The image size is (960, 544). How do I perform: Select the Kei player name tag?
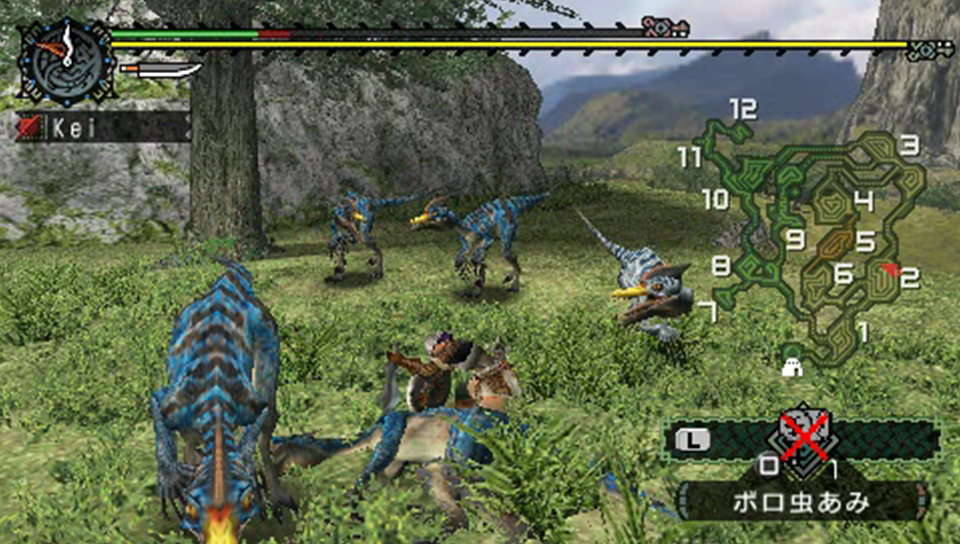(x=102, y=127)
